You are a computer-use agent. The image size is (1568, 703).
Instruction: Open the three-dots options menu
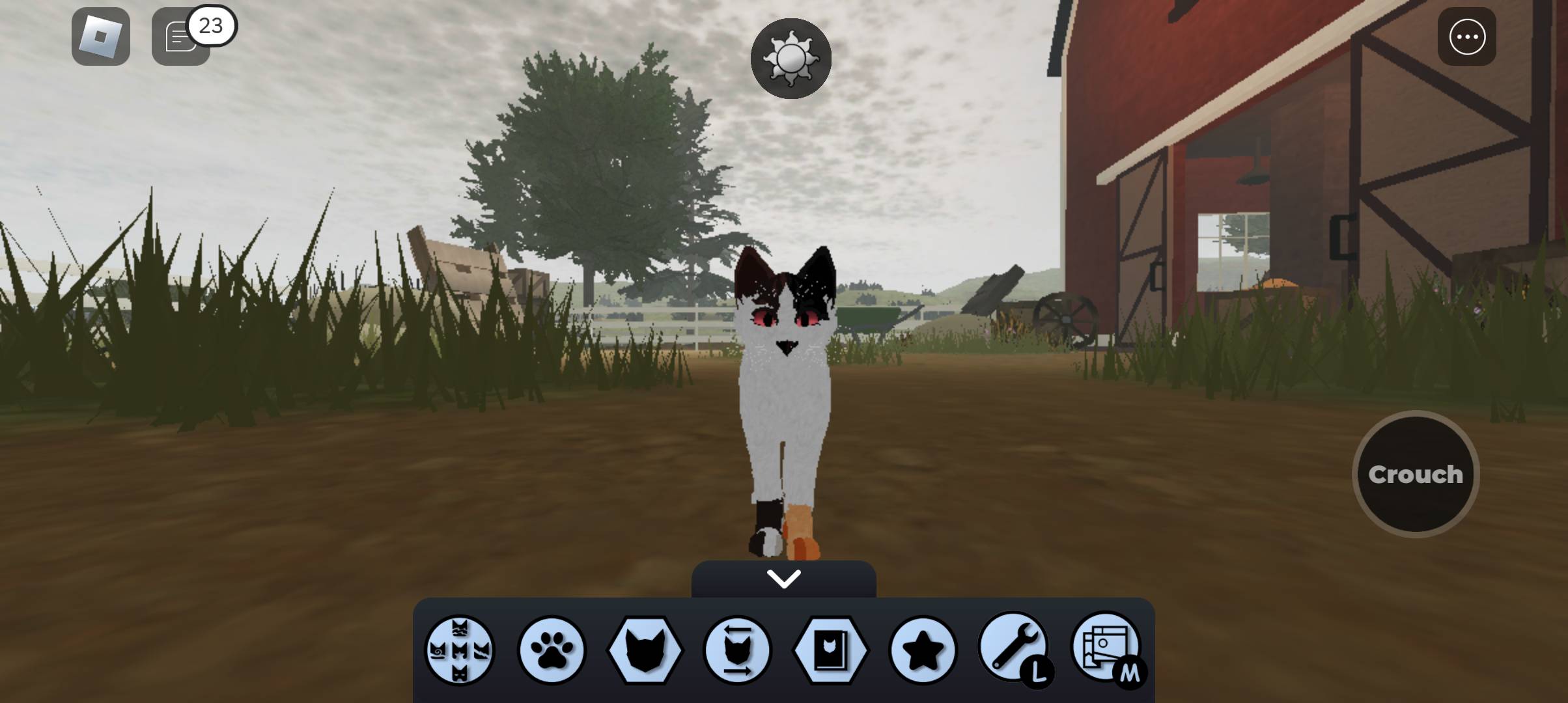click(x=1466, y=36)
